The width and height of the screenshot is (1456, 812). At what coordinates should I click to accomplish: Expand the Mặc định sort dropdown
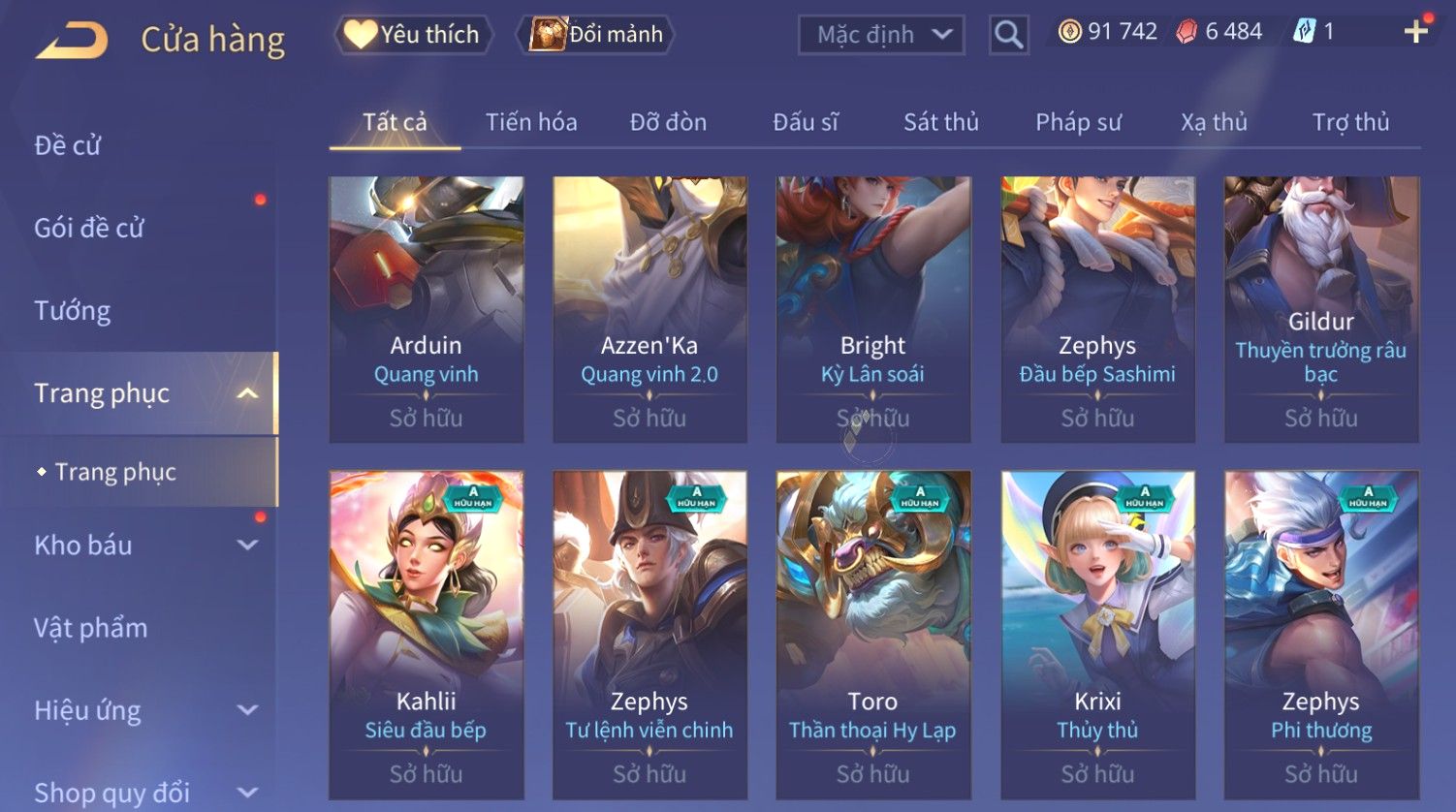880,35
